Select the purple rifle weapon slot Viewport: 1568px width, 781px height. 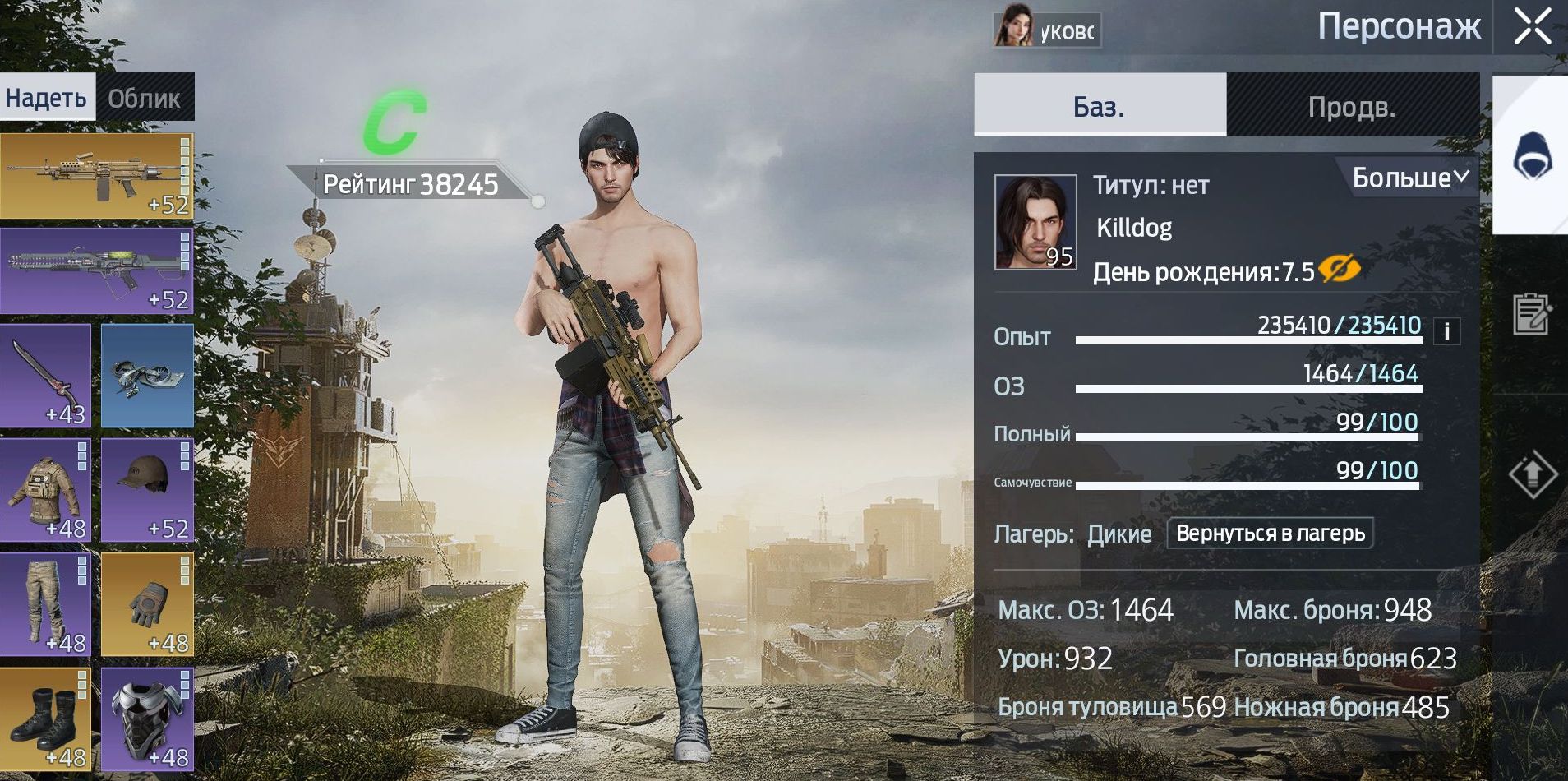(x=96, y=270)
